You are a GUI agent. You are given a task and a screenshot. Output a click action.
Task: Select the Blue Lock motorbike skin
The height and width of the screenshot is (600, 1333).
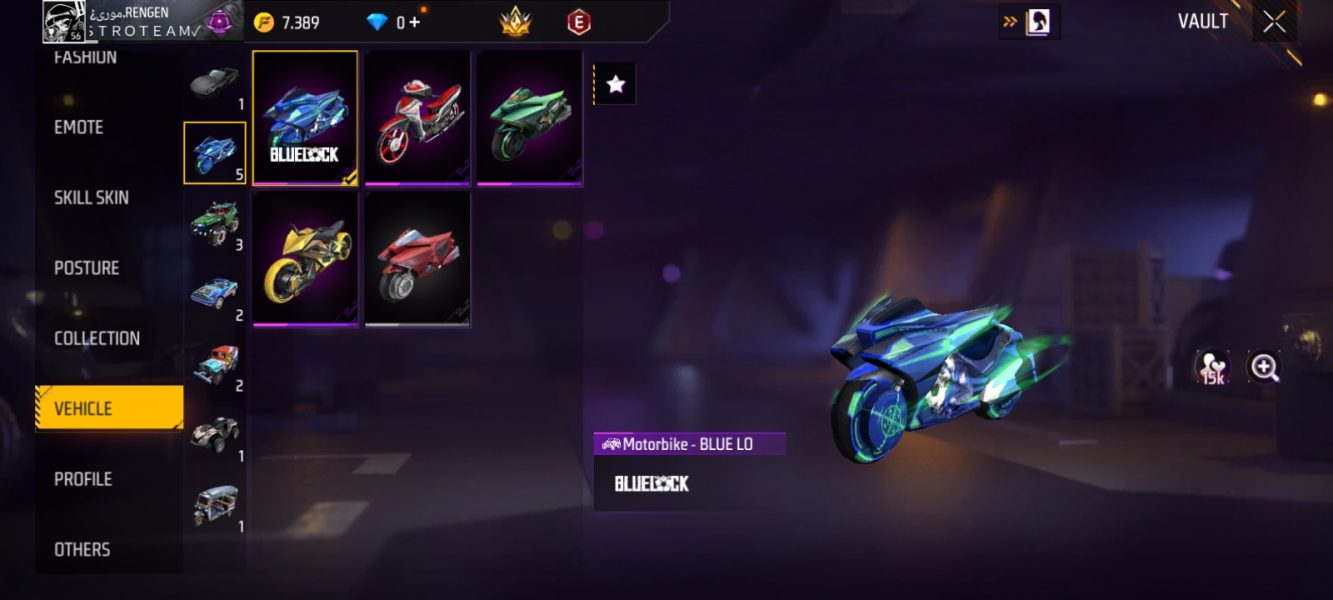click(305, 118)
